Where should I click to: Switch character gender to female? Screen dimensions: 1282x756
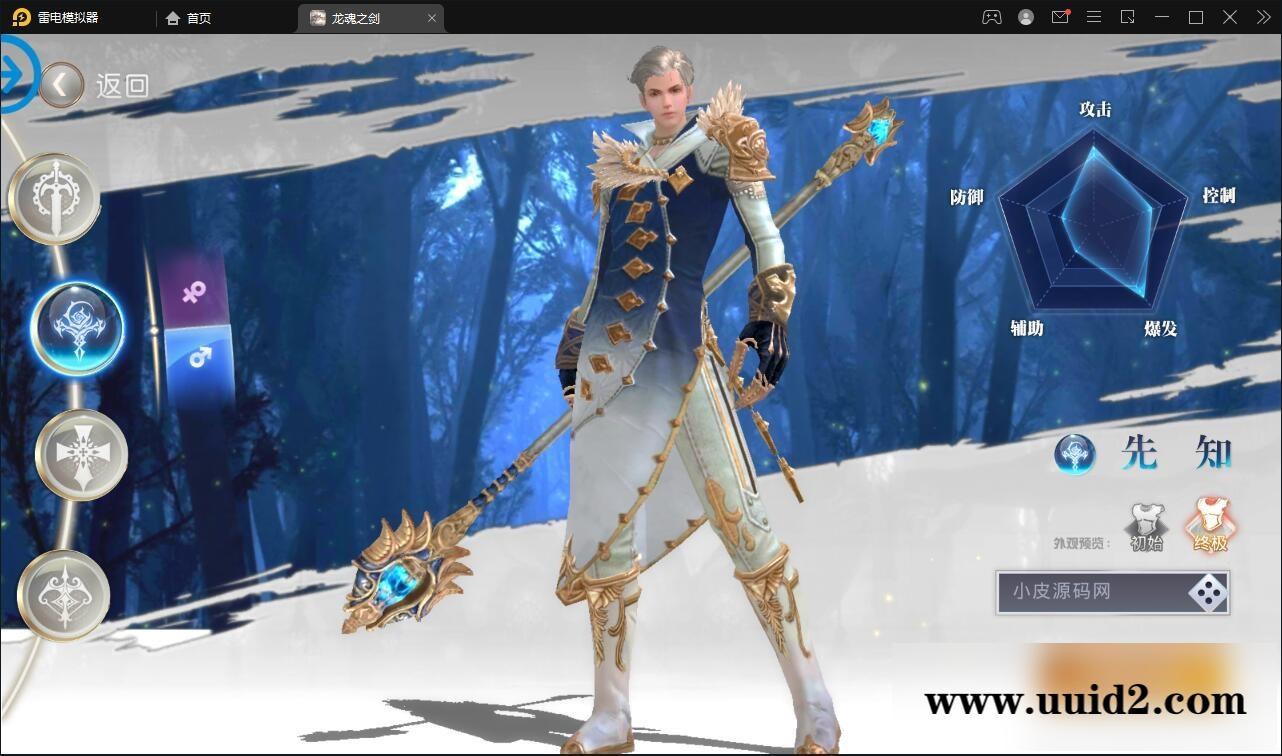pyautogui.click(x=194, y=293)
